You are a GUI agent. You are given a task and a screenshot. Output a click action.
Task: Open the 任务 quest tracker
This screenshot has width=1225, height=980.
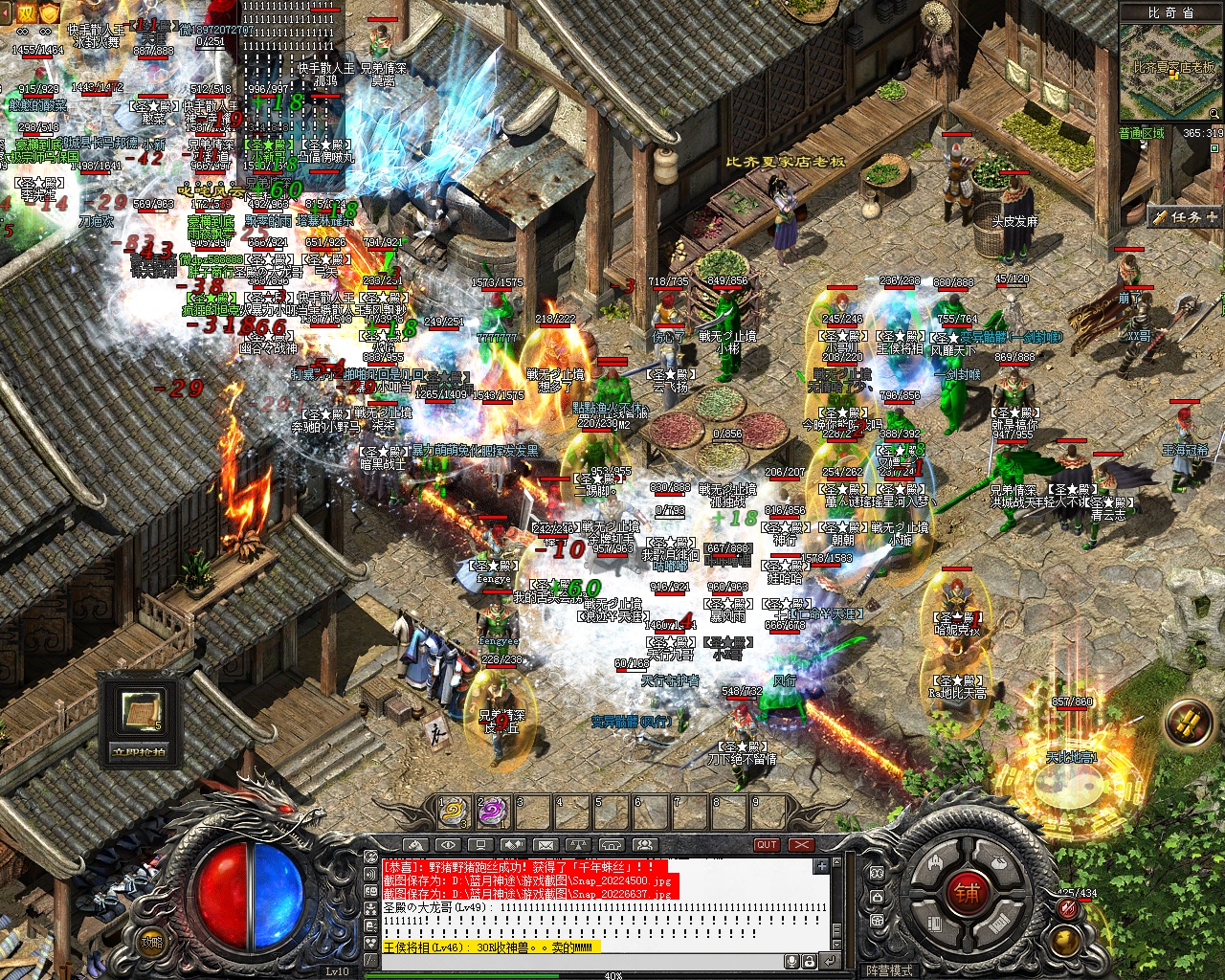[x=1185, y=217]
